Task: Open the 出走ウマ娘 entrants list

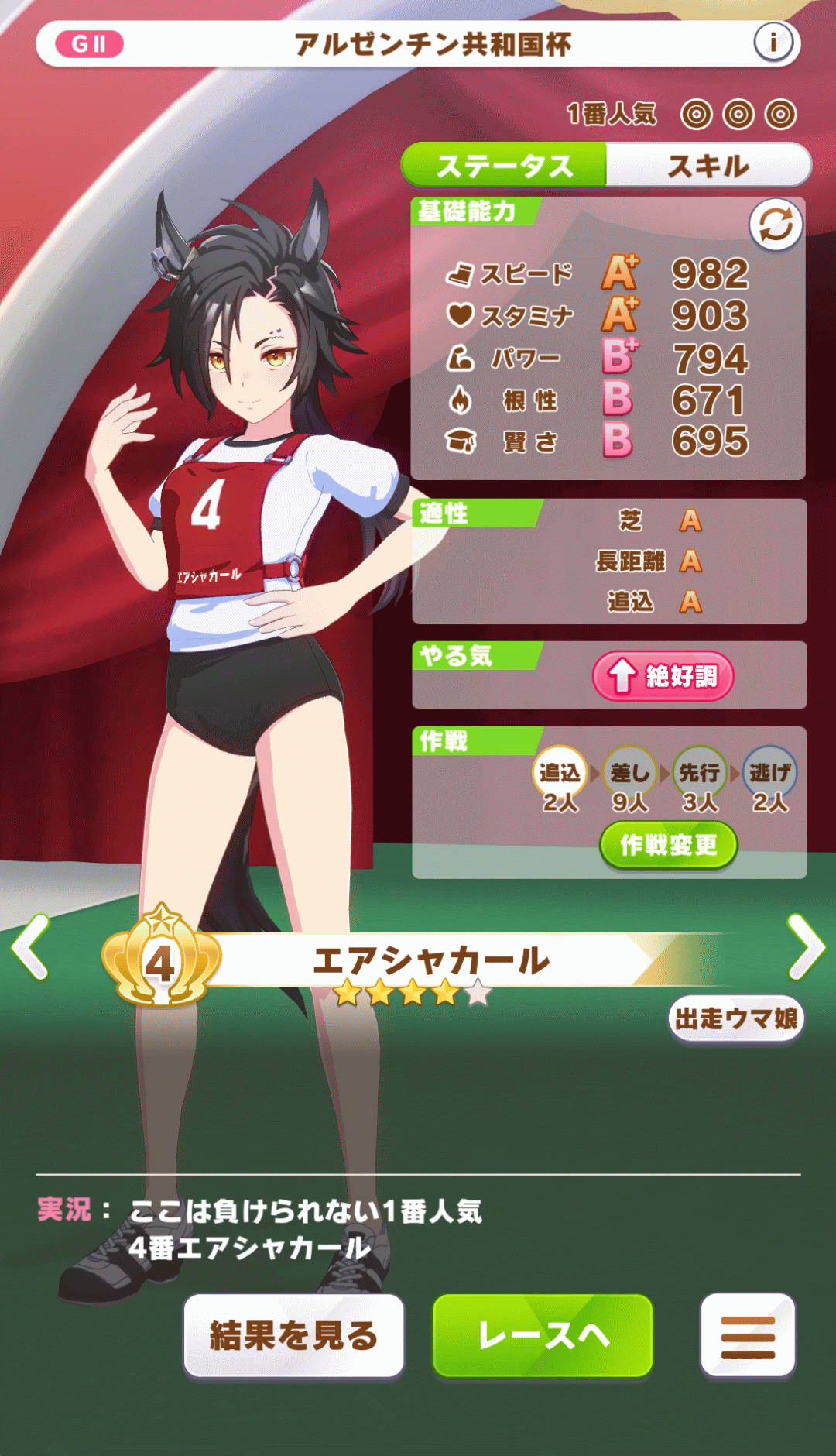Action: point(735,1018)
